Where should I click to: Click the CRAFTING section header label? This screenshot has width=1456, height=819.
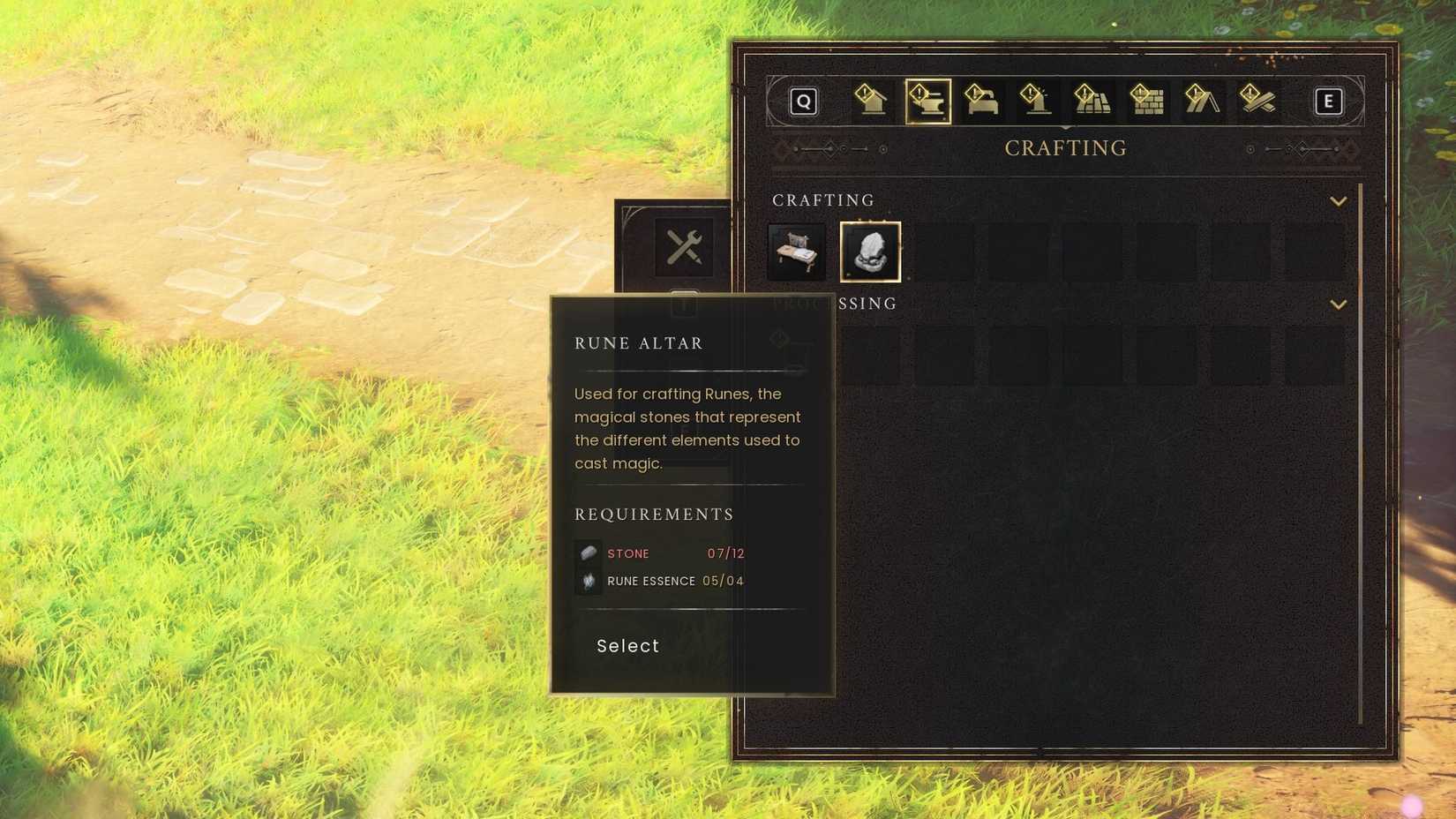tap(823, 200)
